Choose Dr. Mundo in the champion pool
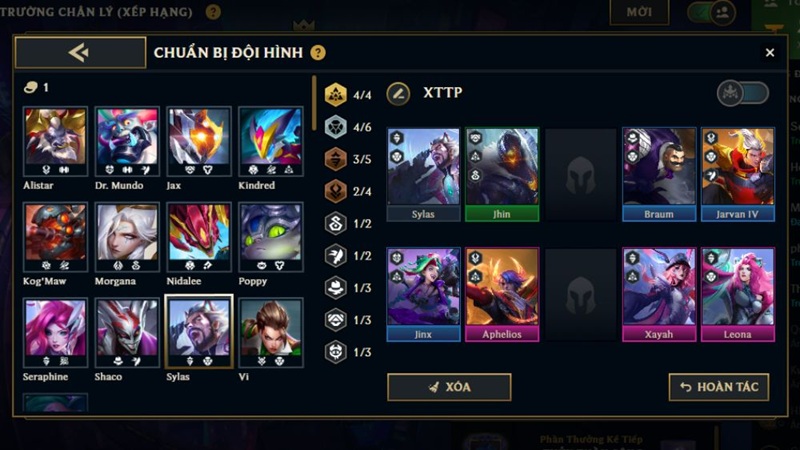This screenshot has height=450, width=800. (127, 141)
